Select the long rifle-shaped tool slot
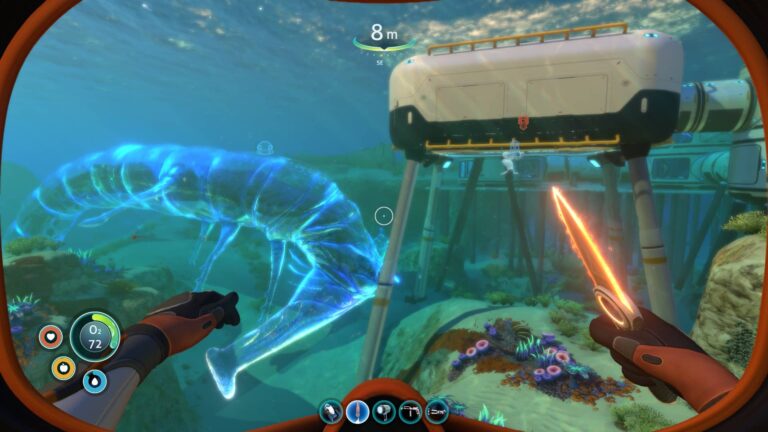768x432 pixels. (437, 411)
